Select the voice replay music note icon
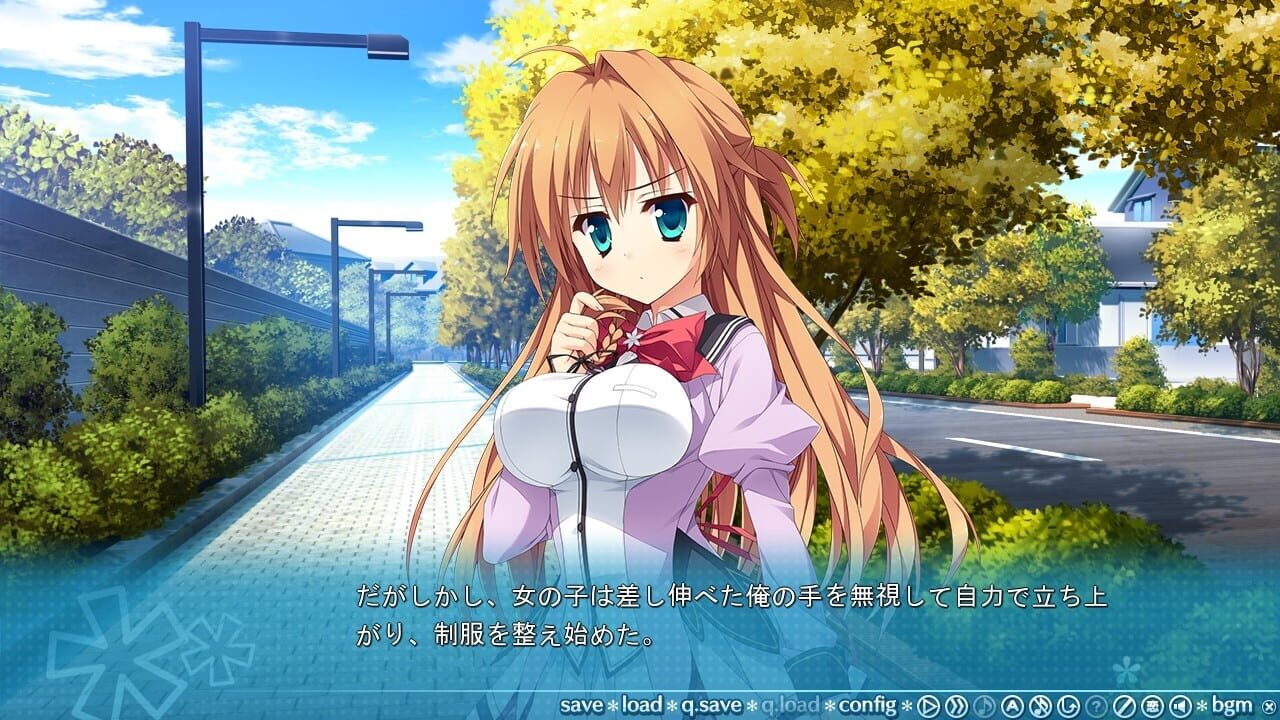Image resolution: width=1280 pixels, height=720 pixels. pyautogui.click(x=983, y=705)
